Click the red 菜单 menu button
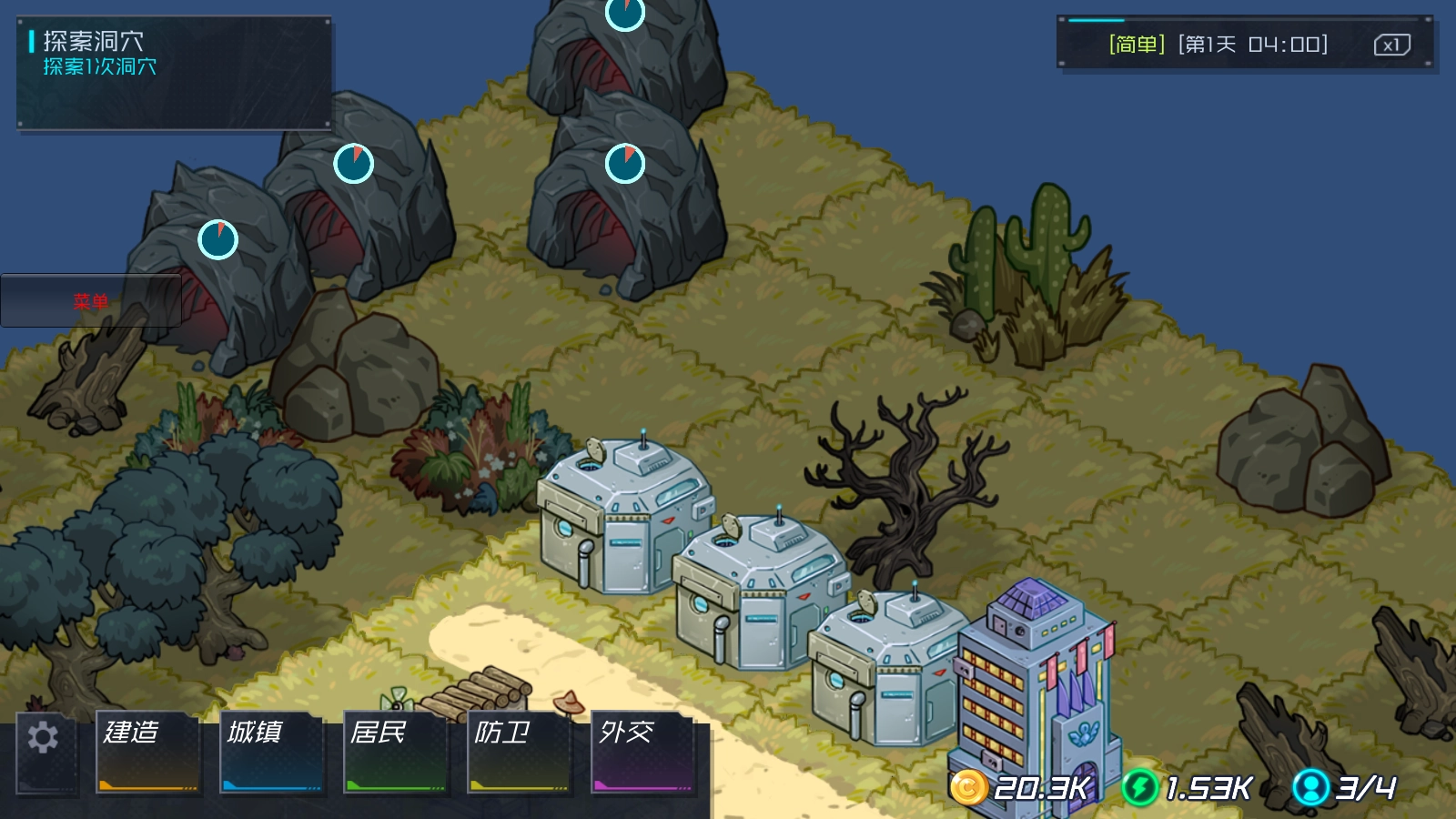 tap(91, 301)
